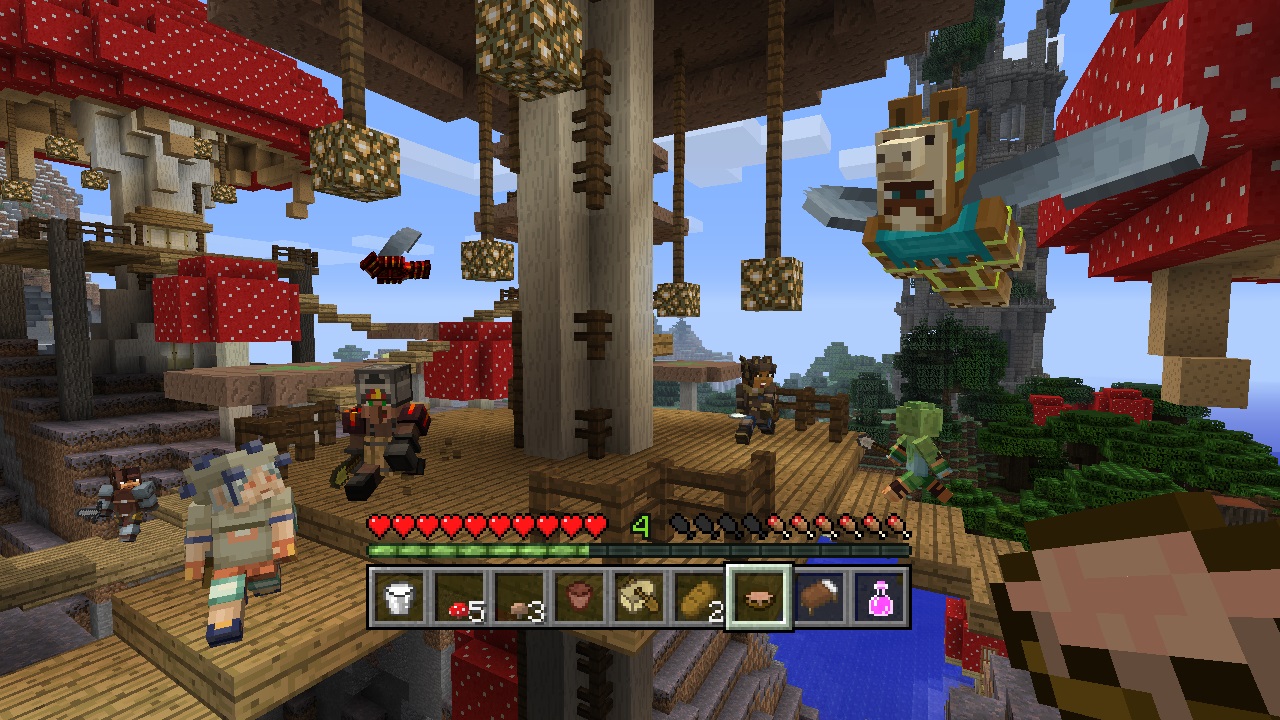Click the leftmost heart in health bar
Viewport: 1280px width, 720px height.
380,524
